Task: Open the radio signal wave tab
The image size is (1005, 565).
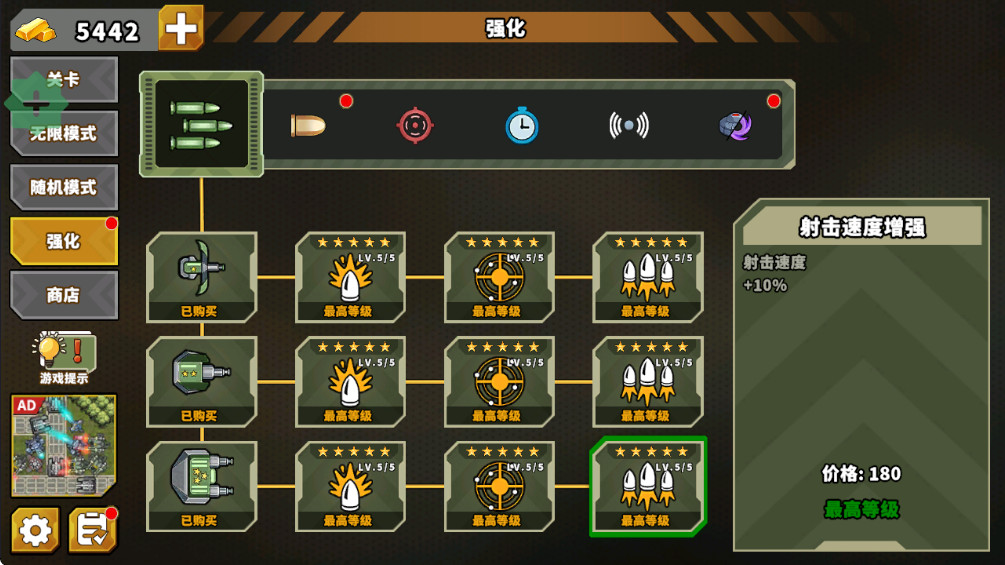Action: pos(628,125)
